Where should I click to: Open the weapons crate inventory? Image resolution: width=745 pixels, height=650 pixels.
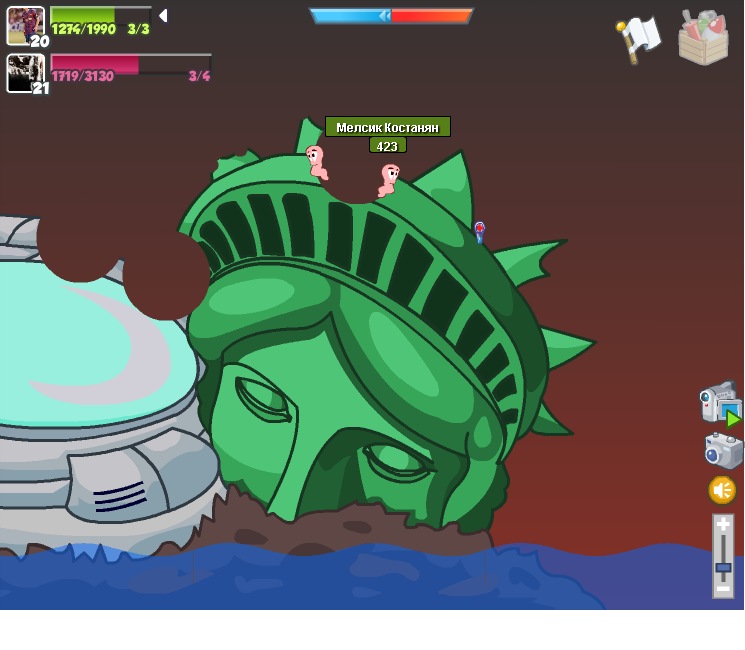703,39
